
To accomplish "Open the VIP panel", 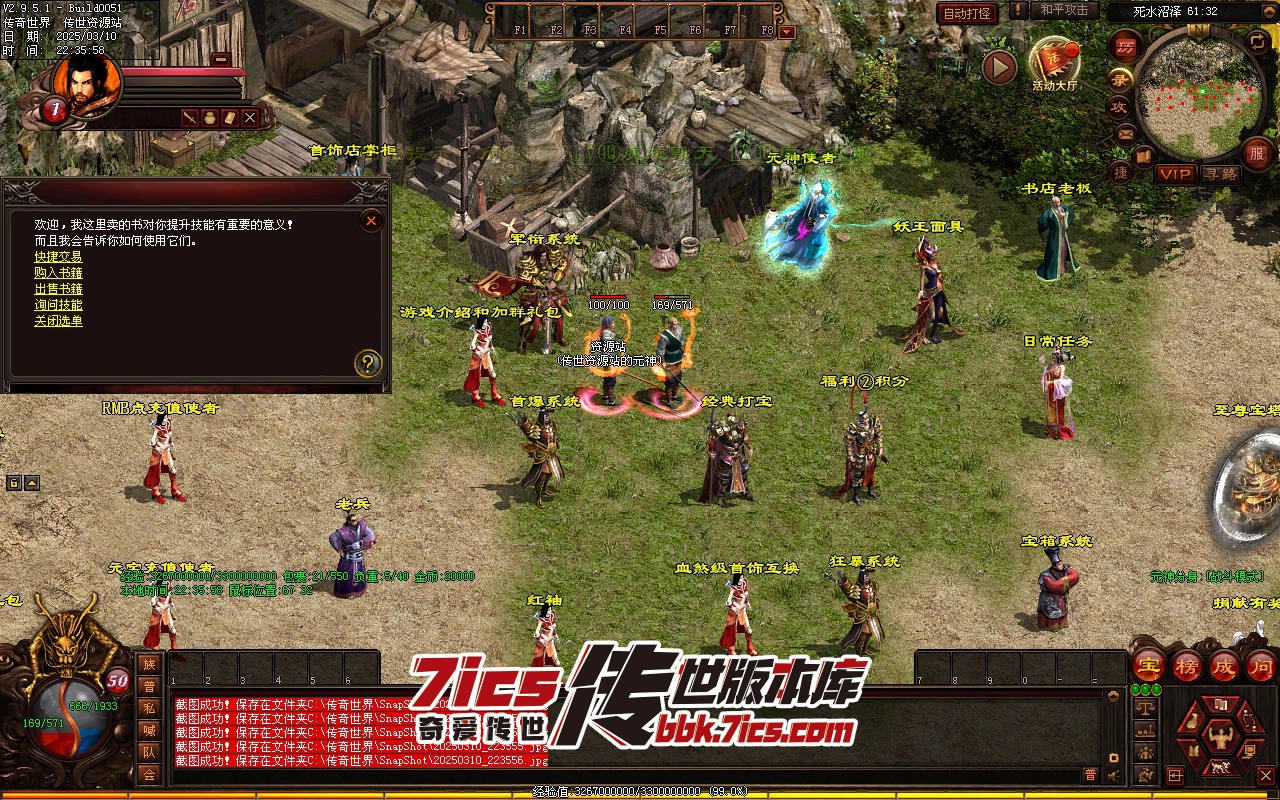I will point(1176,174).
